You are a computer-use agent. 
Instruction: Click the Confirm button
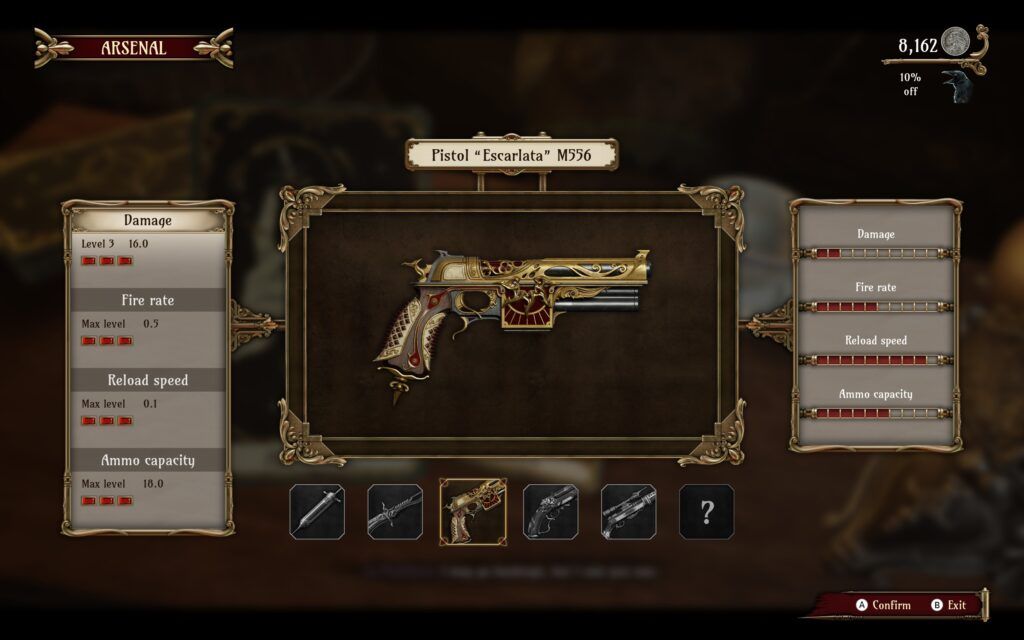tap(883, 605)
